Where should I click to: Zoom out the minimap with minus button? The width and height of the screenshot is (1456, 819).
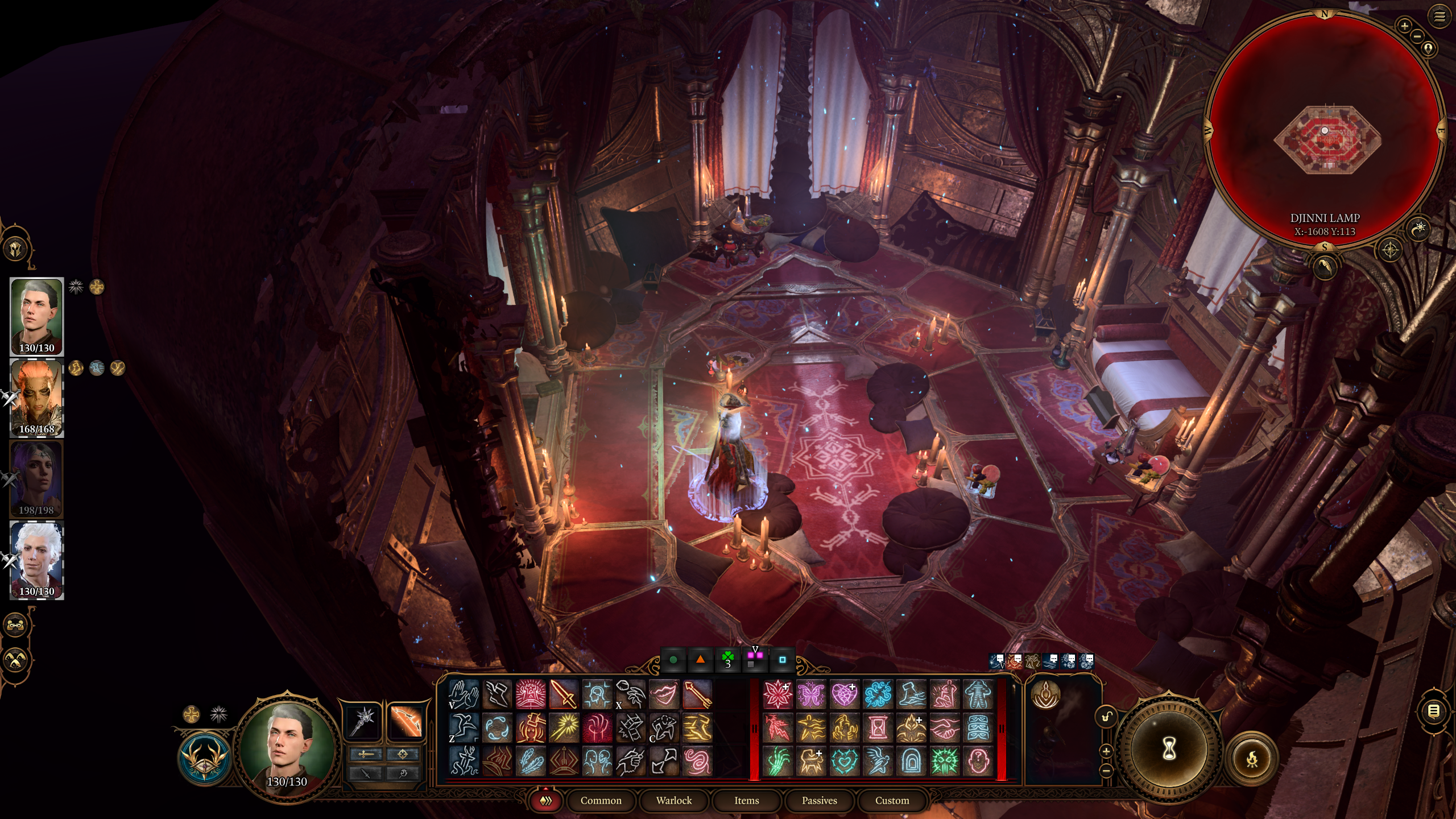click(x=1417, y=36)
